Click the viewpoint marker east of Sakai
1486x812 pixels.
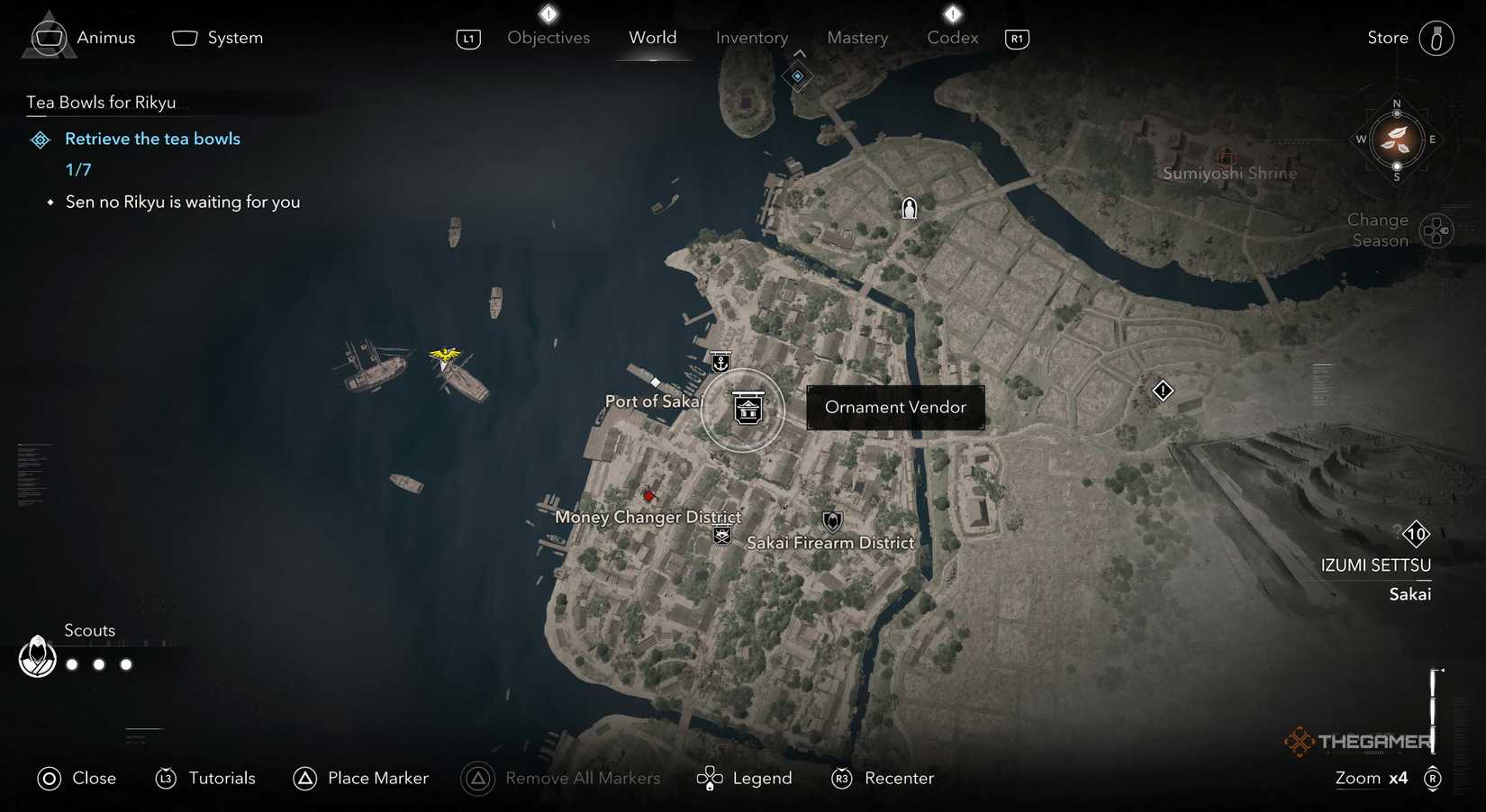point(1163,391)
